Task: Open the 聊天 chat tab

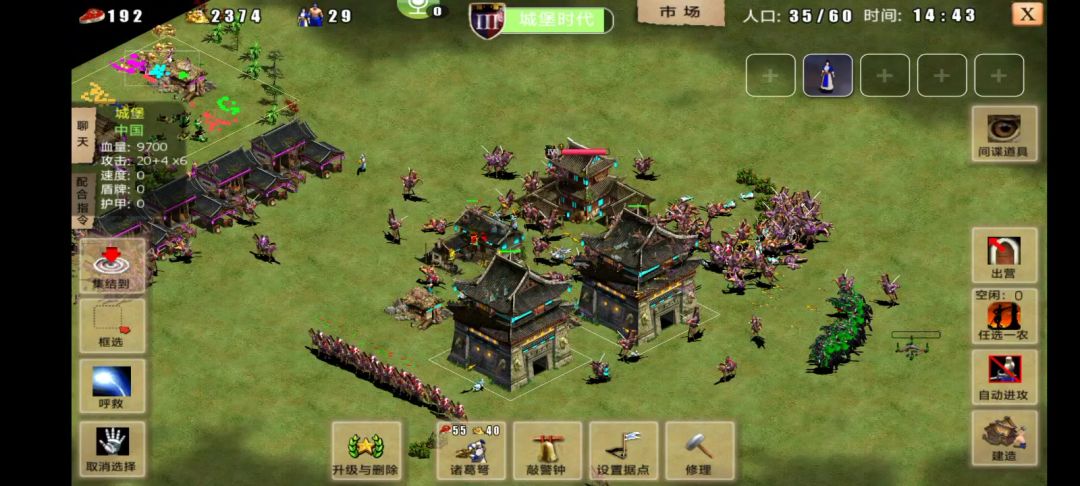Action: tap(83, 135)
